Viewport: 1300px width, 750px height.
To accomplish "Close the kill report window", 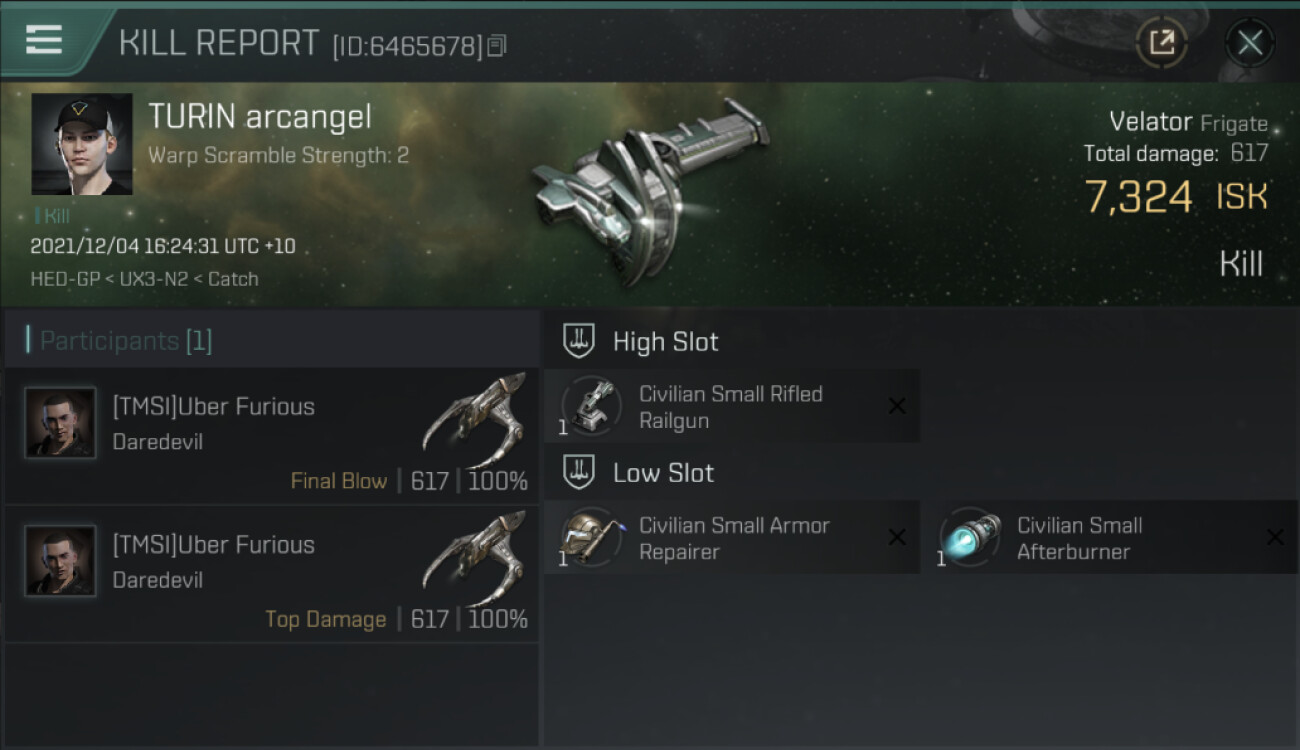I will coord(1249,43).
